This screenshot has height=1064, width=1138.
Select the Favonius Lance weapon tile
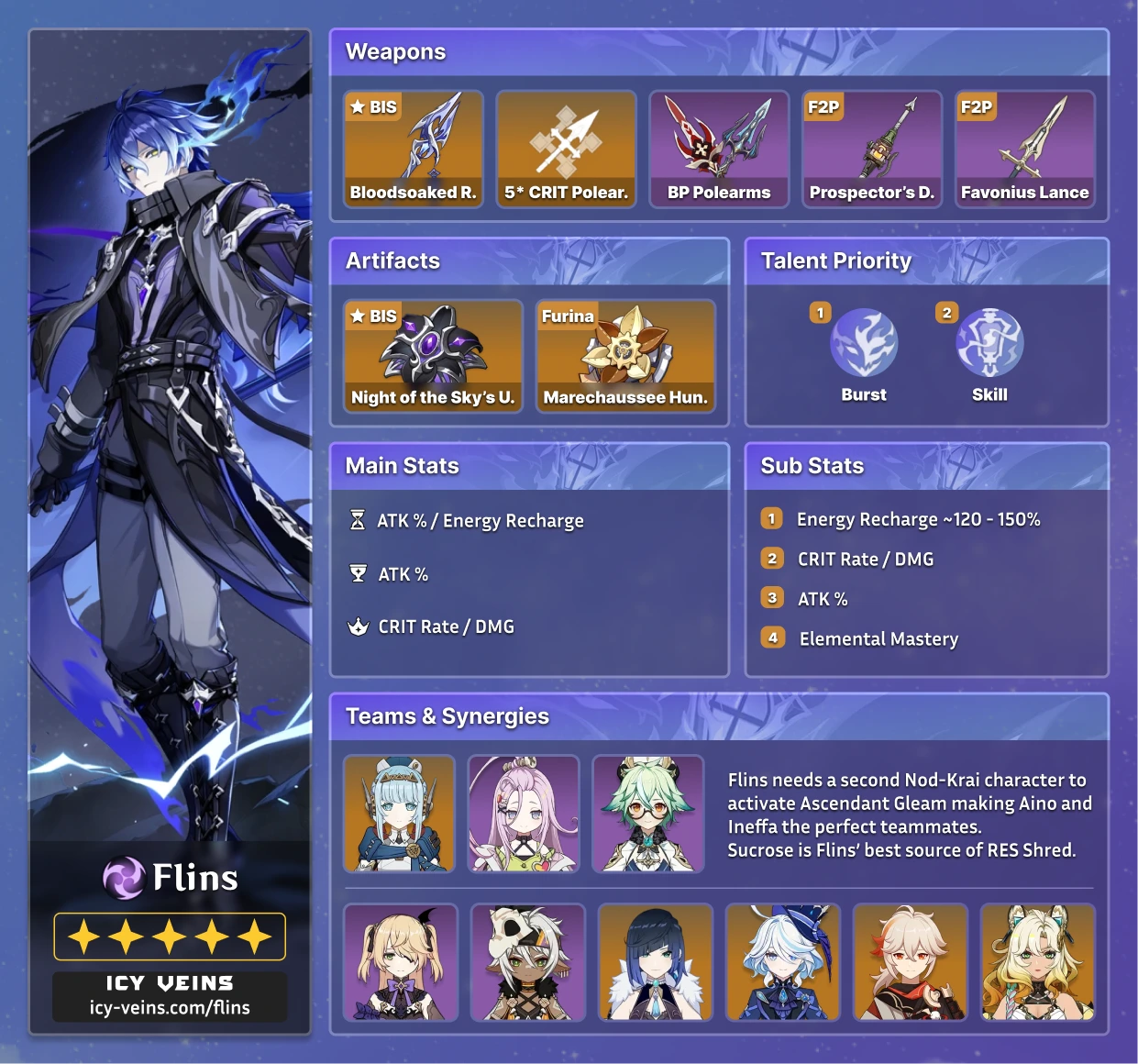pos(1024,149)
